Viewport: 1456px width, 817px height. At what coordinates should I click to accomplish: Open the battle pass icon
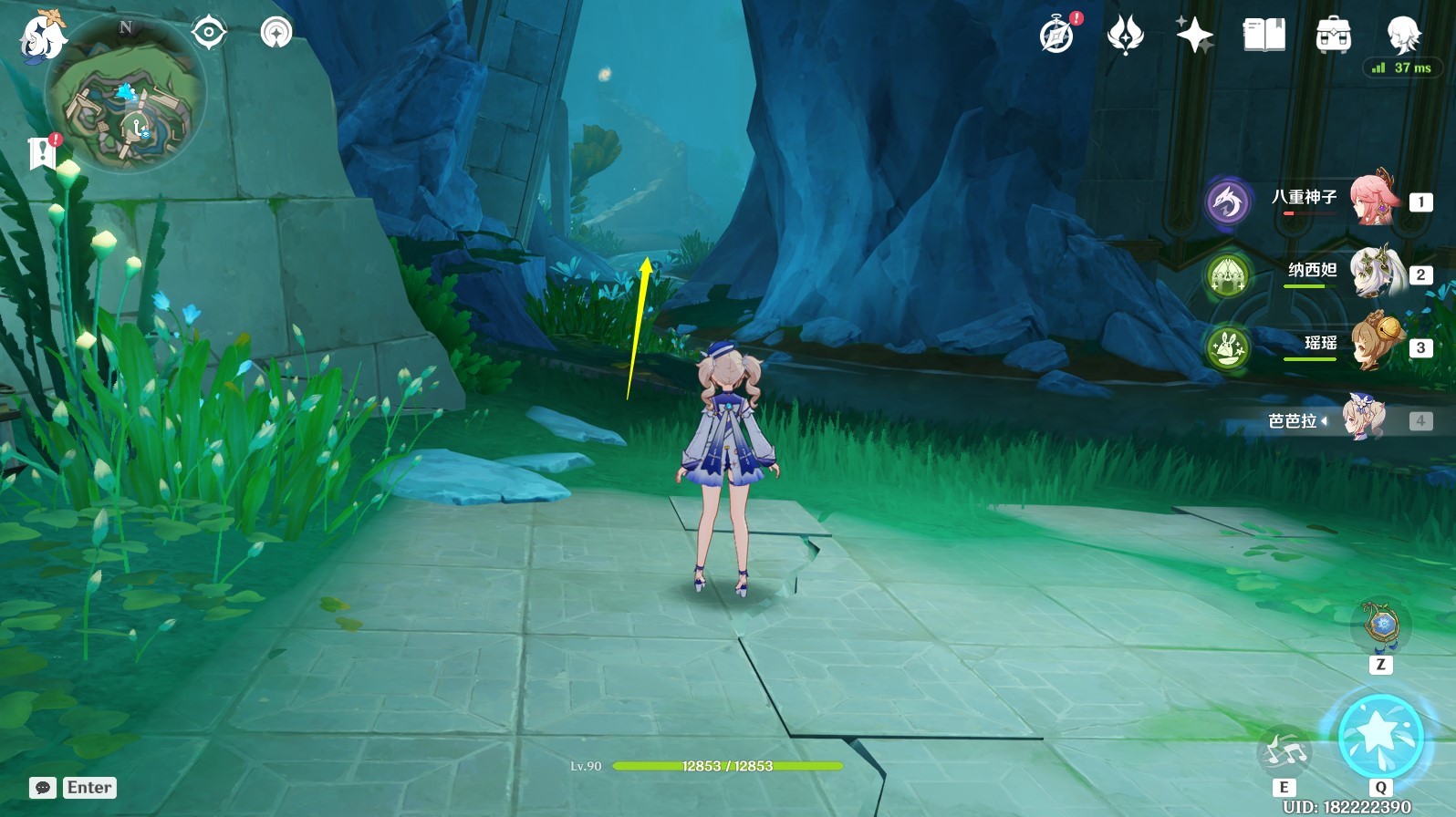[1125, 36]
